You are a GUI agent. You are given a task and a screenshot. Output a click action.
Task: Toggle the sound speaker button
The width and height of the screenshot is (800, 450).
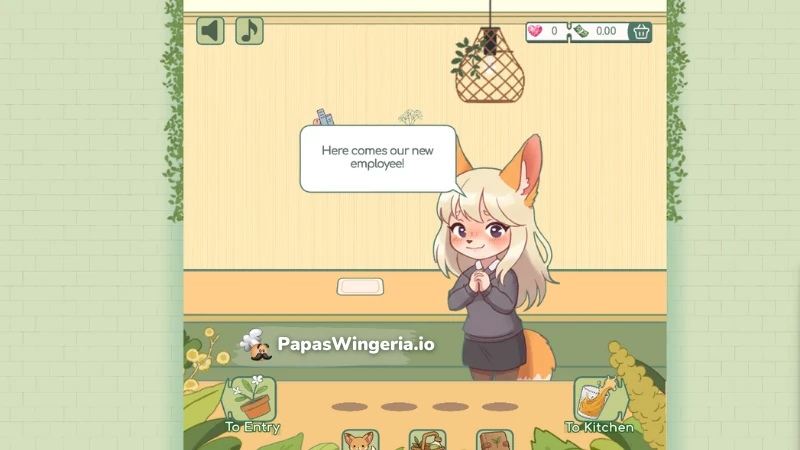tap(210, 31)
